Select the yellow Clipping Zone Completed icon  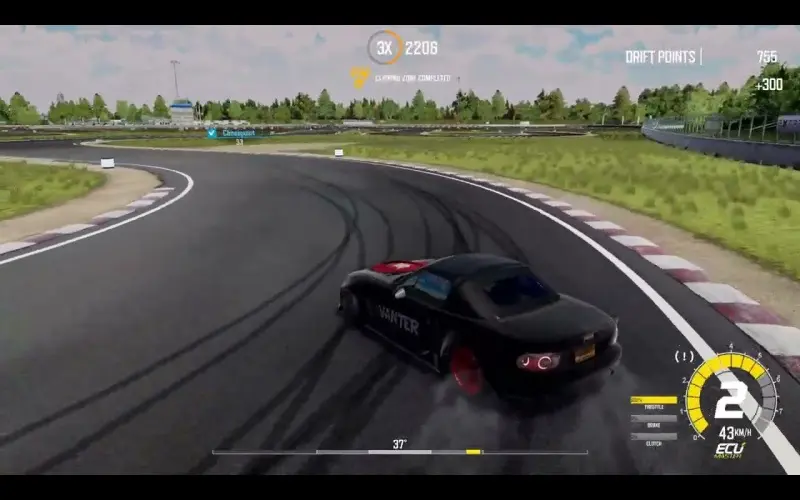coord(359,76)
